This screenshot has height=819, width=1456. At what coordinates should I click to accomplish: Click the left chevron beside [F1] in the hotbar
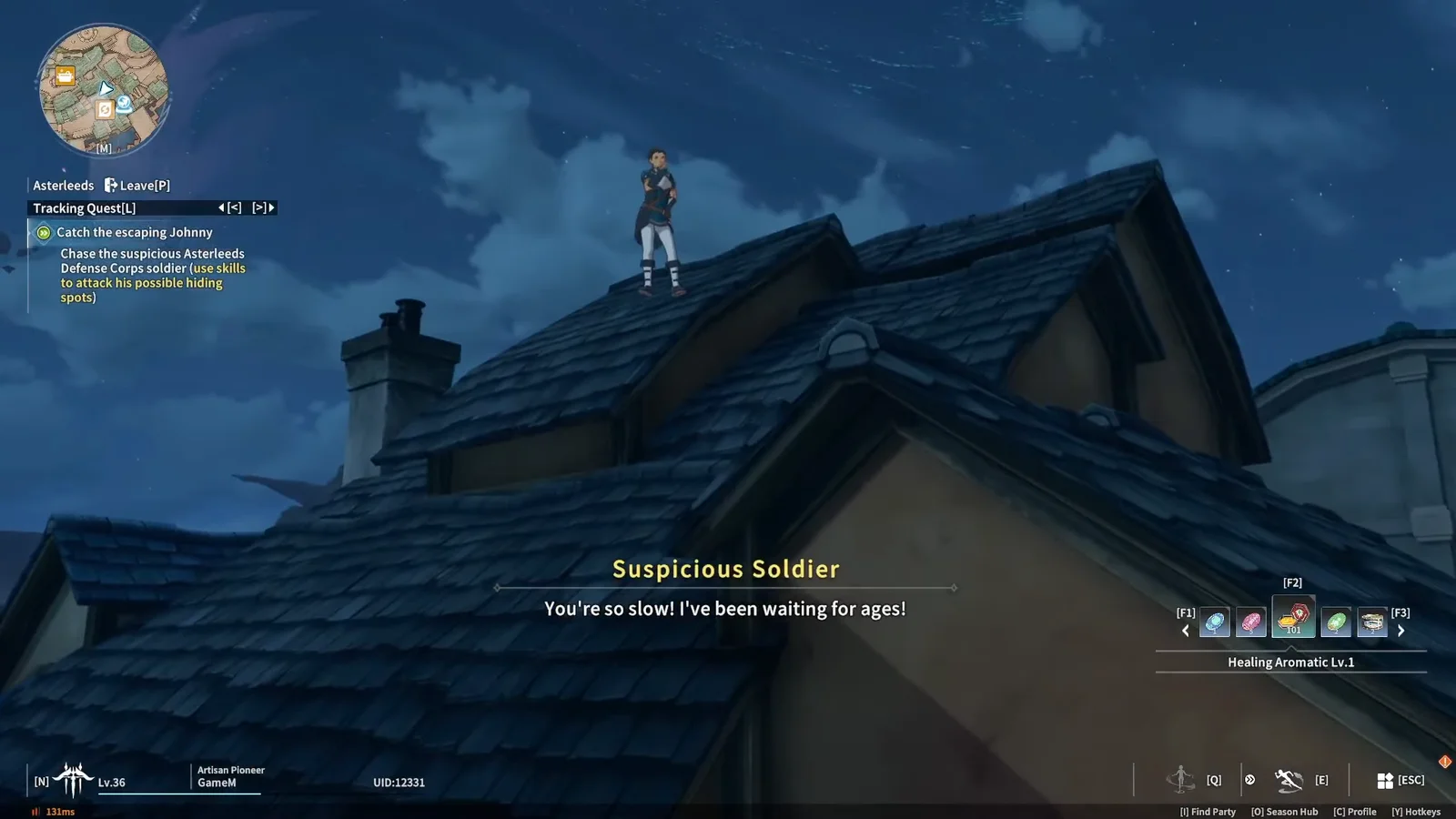point(1186,630)
